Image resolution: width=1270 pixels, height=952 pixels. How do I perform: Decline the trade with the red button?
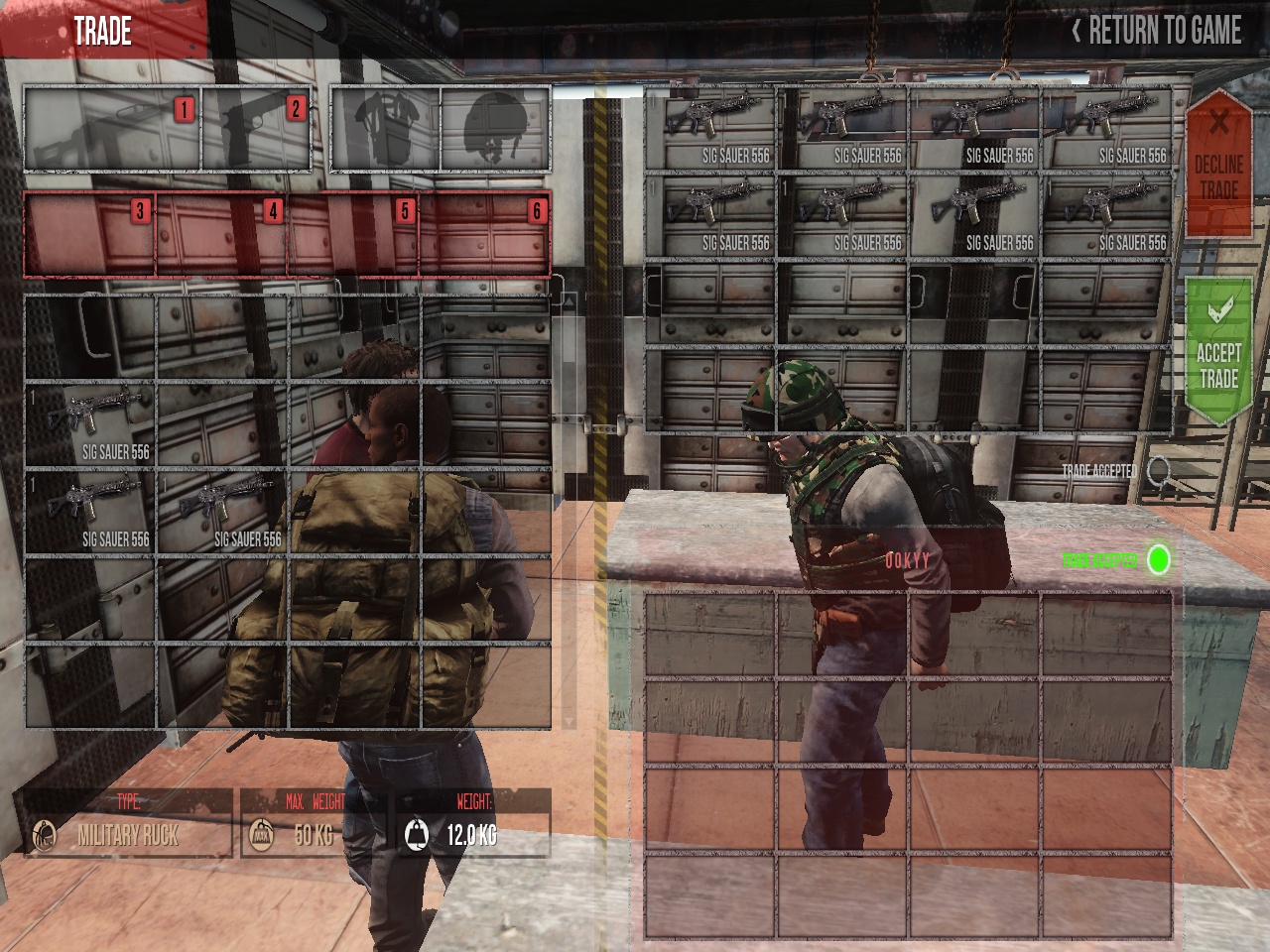tap(1218, 164)
